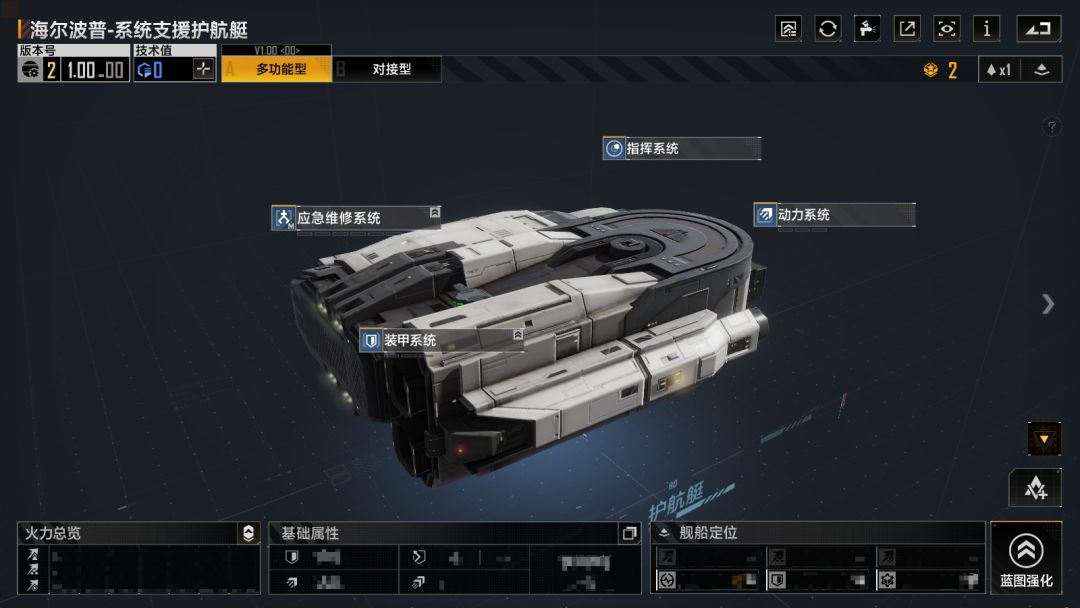Choose the 装甲系统 module label

click(x=441, y=341)
